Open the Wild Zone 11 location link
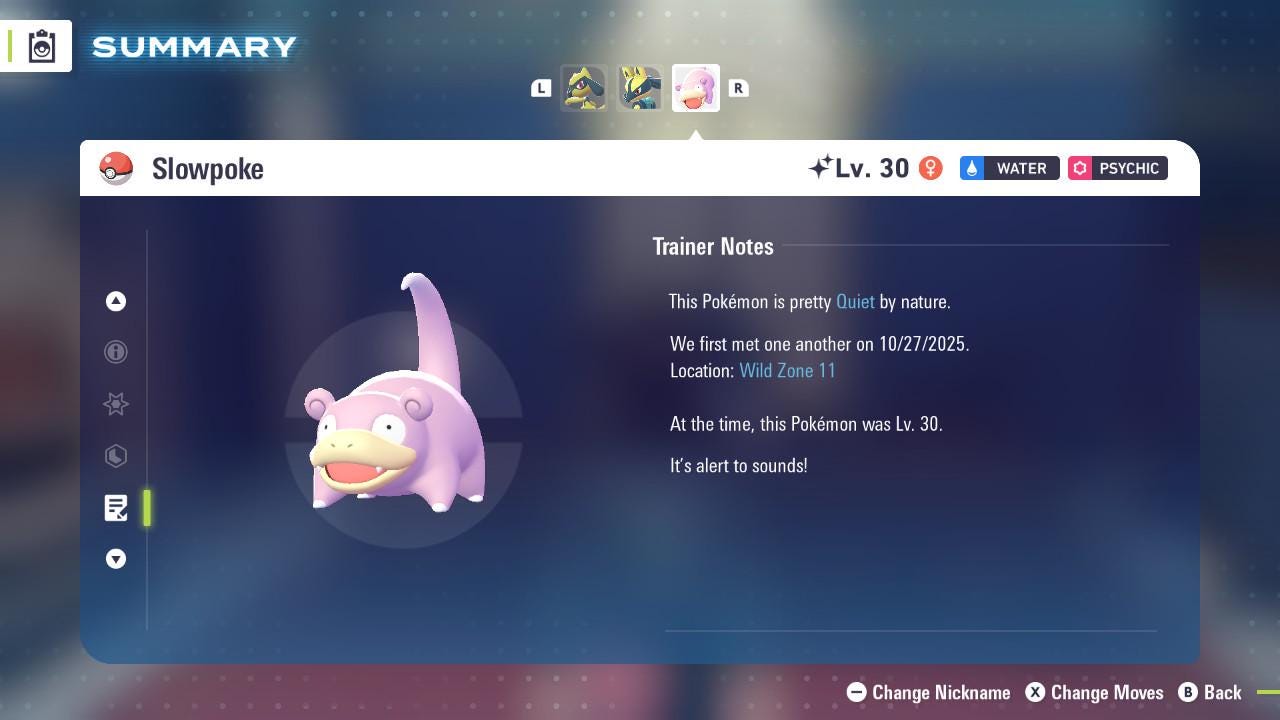Viewport: 1280px width, 720px height. pos(788,370)
